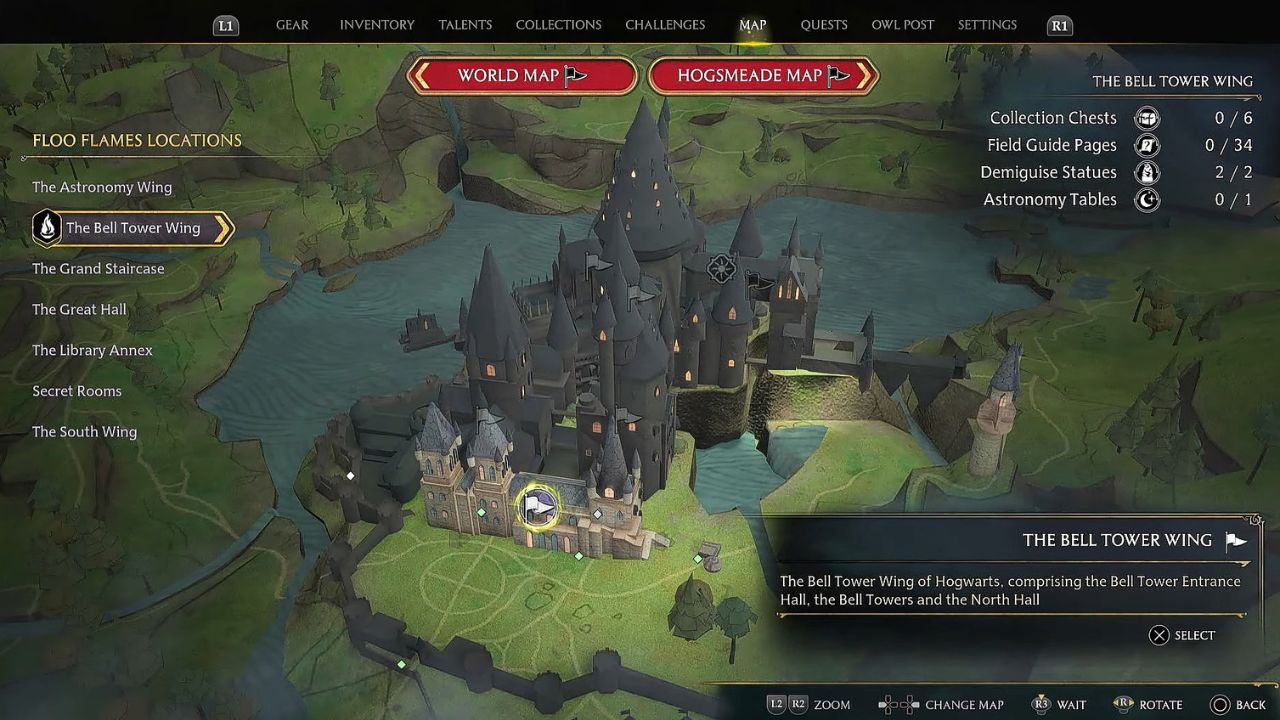Open the Settings tab
The image size is (1280, 720).
coord(987,25)
